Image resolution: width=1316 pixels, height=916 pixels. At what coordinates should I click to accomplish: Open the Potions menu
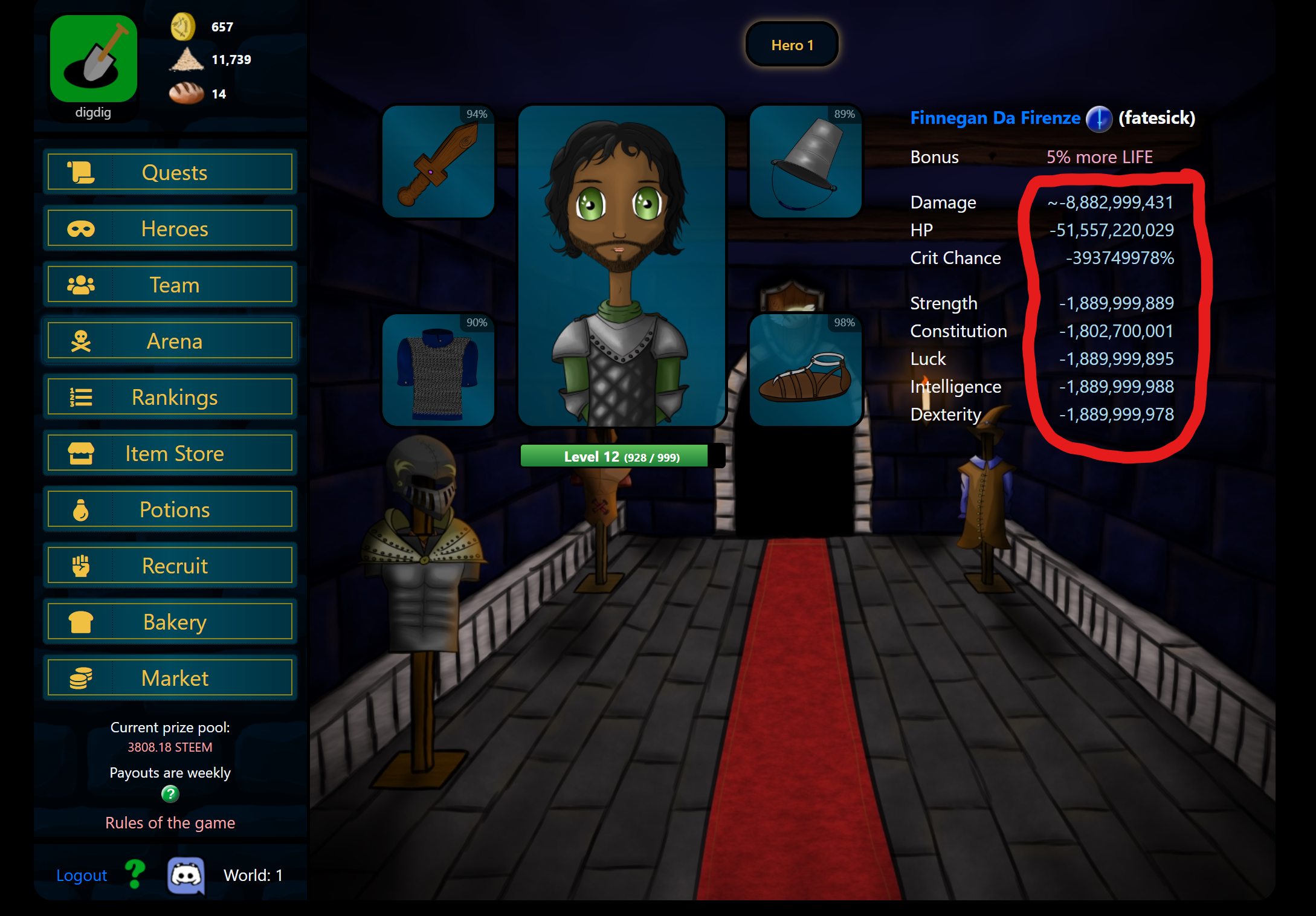pyautogui.click(x=170, y=509)
